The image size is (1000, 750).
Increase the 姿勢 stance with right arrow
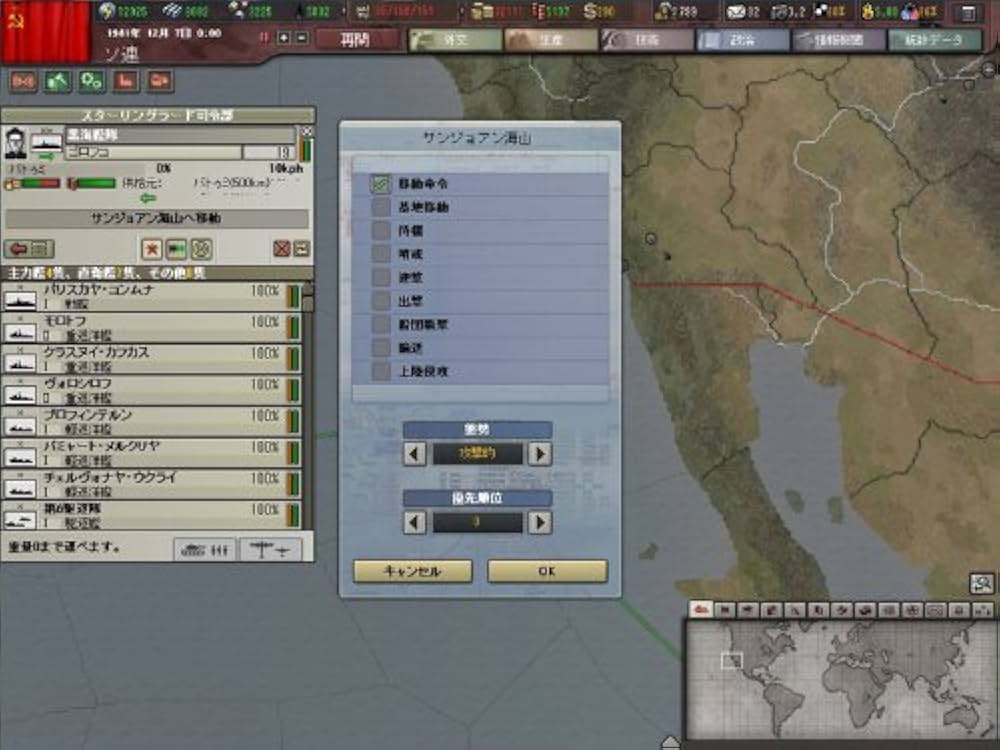click(x=540, y=454)
